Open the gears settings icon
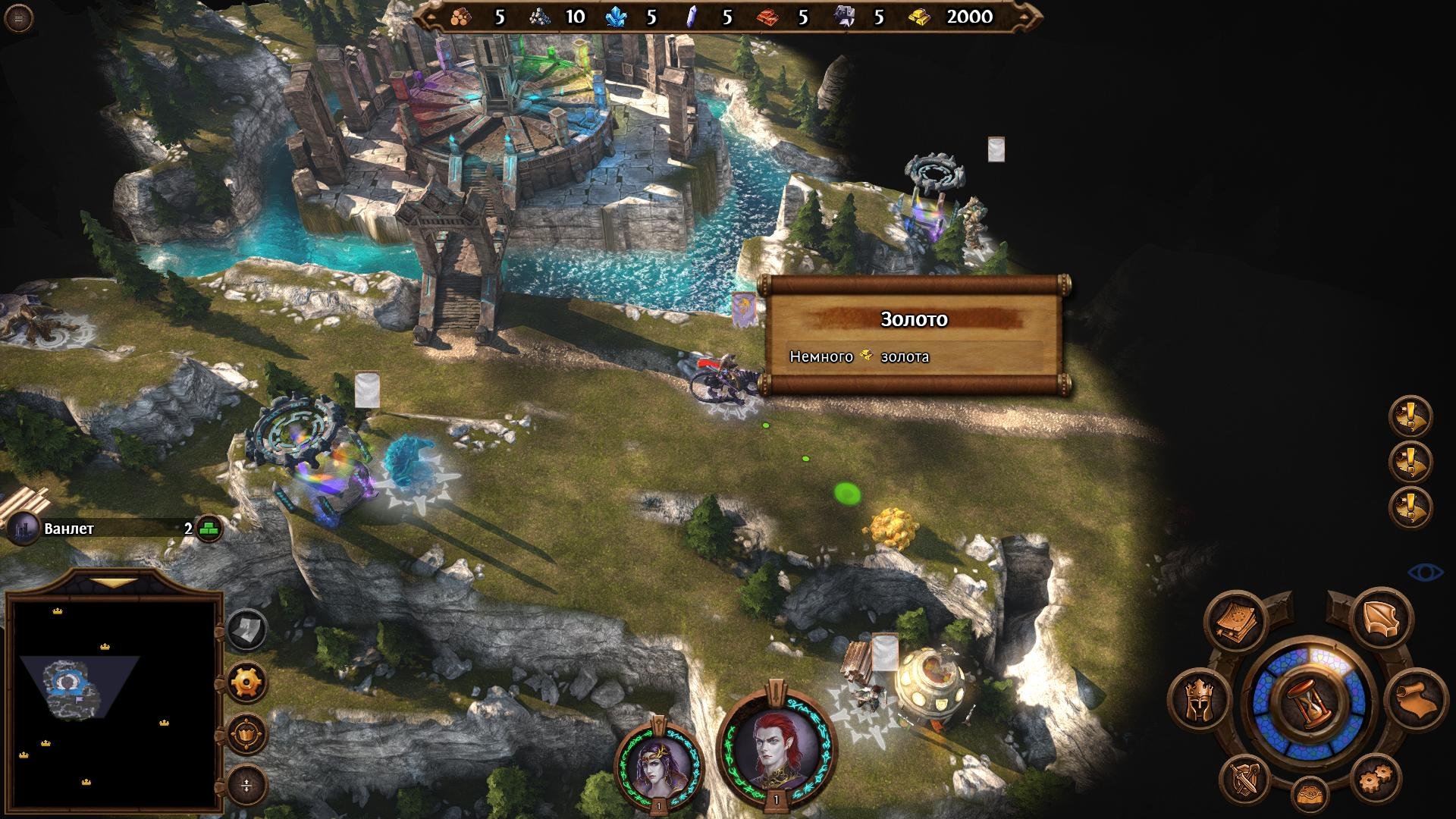The image size is (1456, 819). point(1376,779)
